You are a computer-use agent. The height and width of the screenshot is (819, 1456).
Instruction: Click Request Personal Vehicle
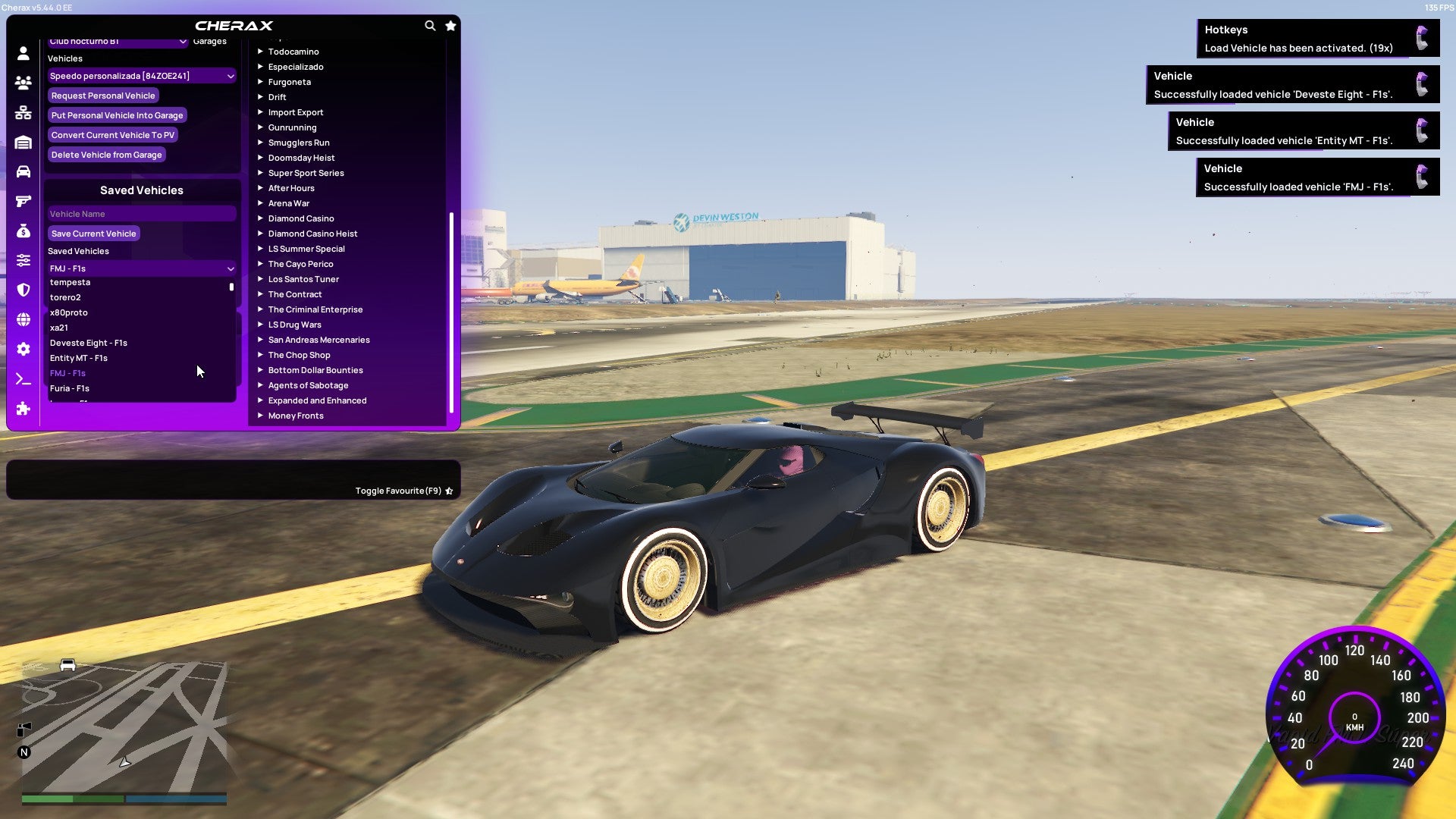103,96
